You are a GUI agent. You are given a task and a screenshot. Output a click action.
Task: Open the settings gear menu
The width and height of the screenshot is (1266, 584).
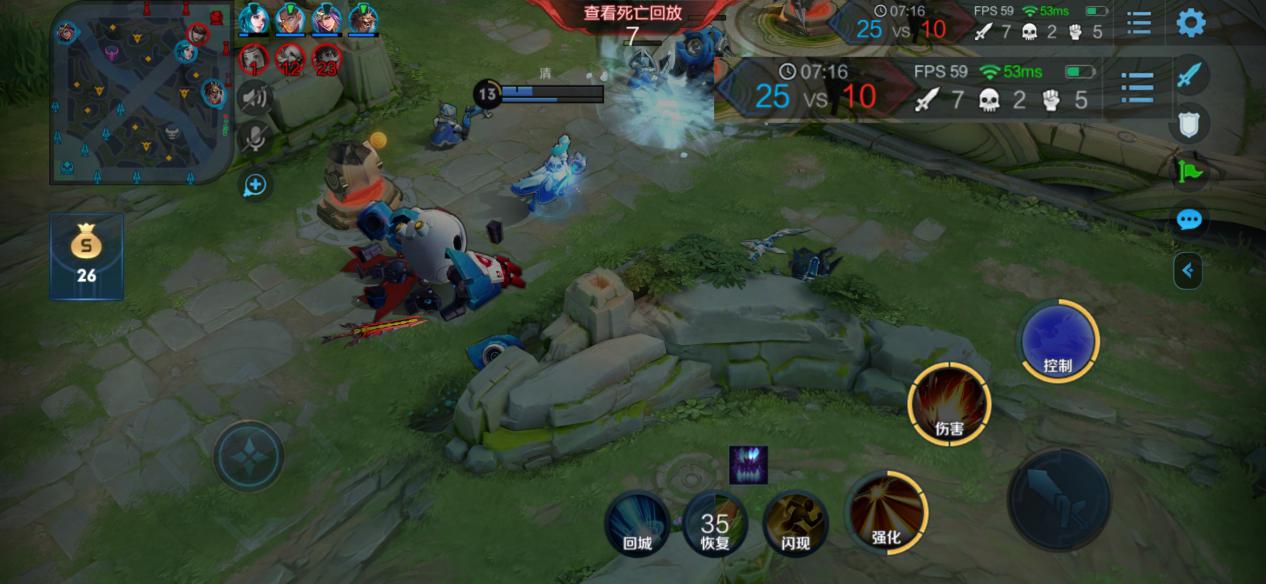coord(1190,22)
